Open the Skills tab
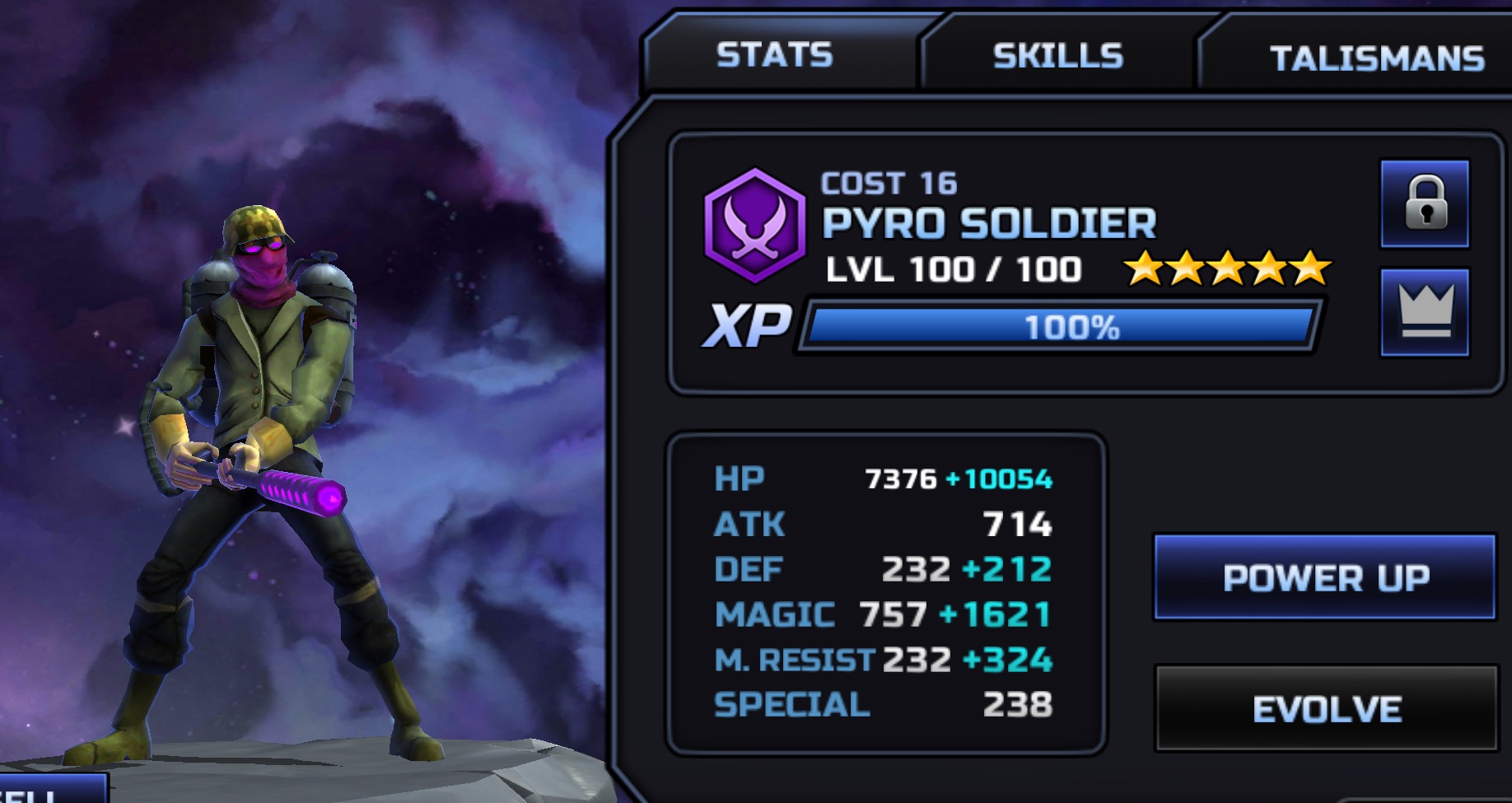The height and width of the screenshot is (803, 1512). (x=1057, y=56)
